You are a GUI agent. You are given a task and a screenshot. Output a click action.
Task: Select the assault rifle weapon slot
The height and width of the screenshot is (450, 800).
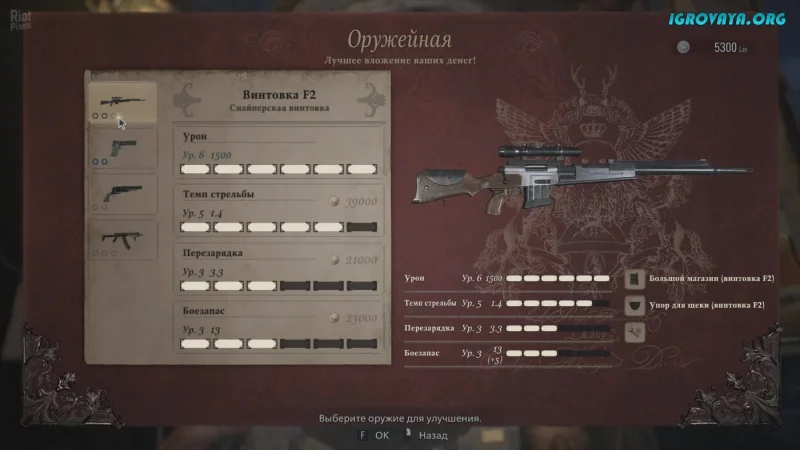coord(122,239)
